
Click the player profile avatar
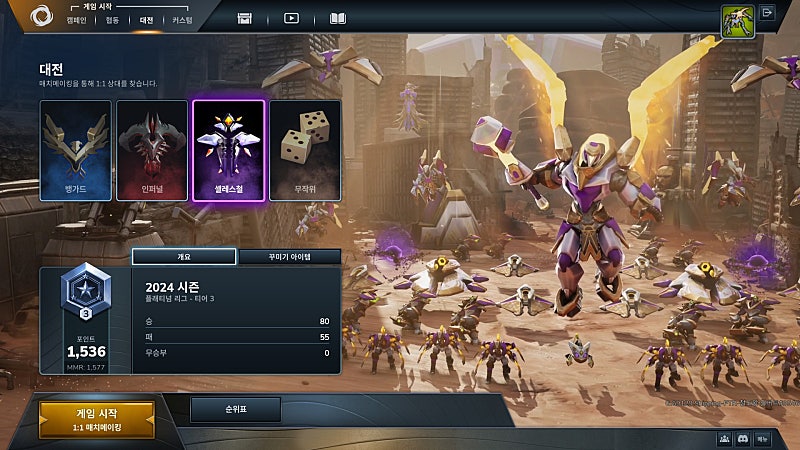736,20
